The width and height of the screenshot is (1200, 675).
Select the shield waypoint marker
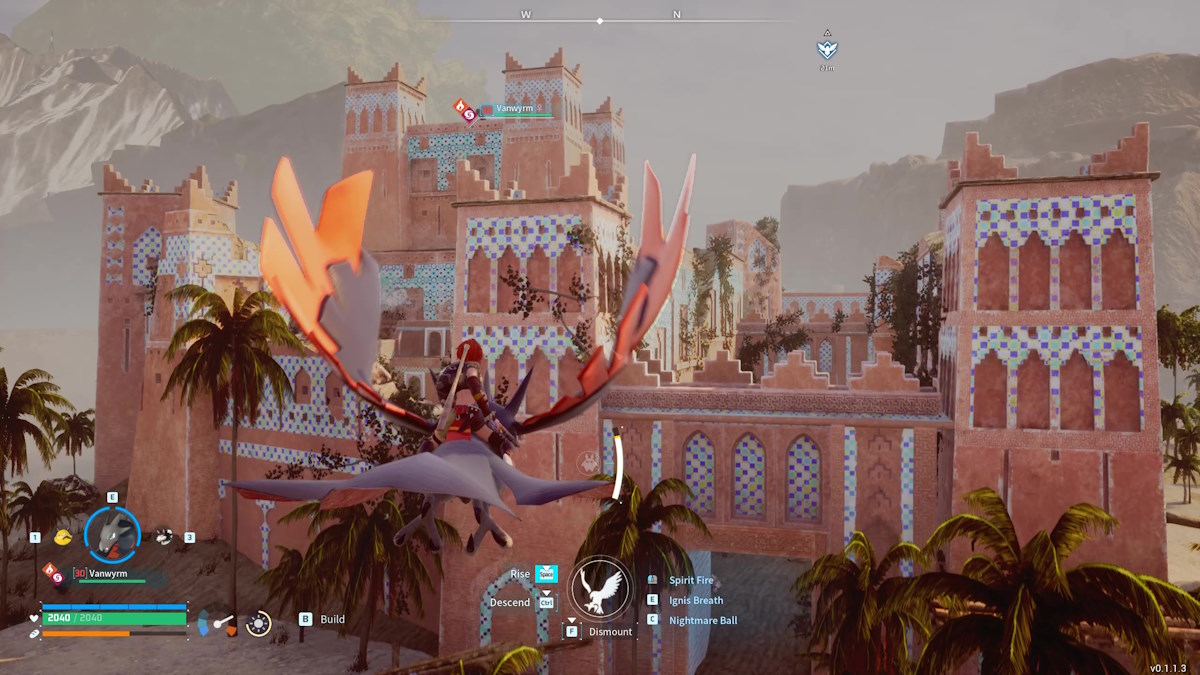click(827, 49)
